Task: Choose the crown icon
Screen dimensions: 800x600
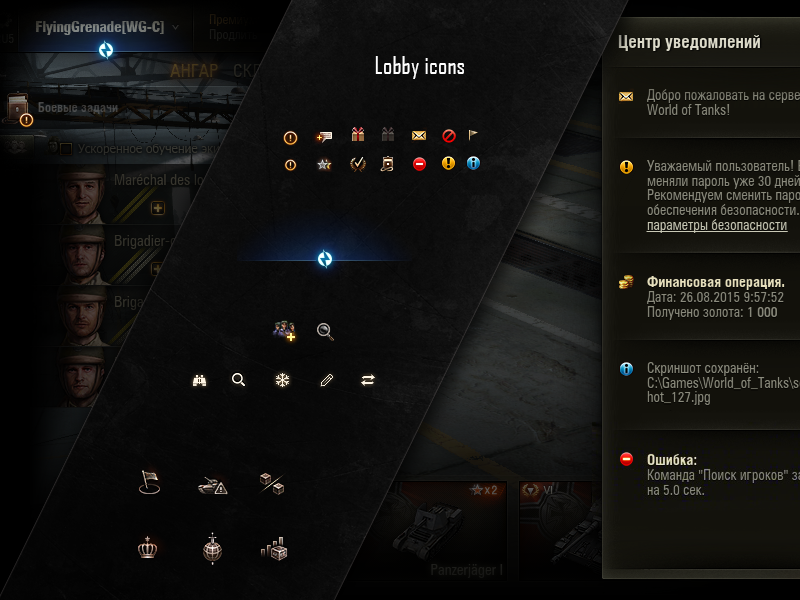Action: [x=149, y=548]
